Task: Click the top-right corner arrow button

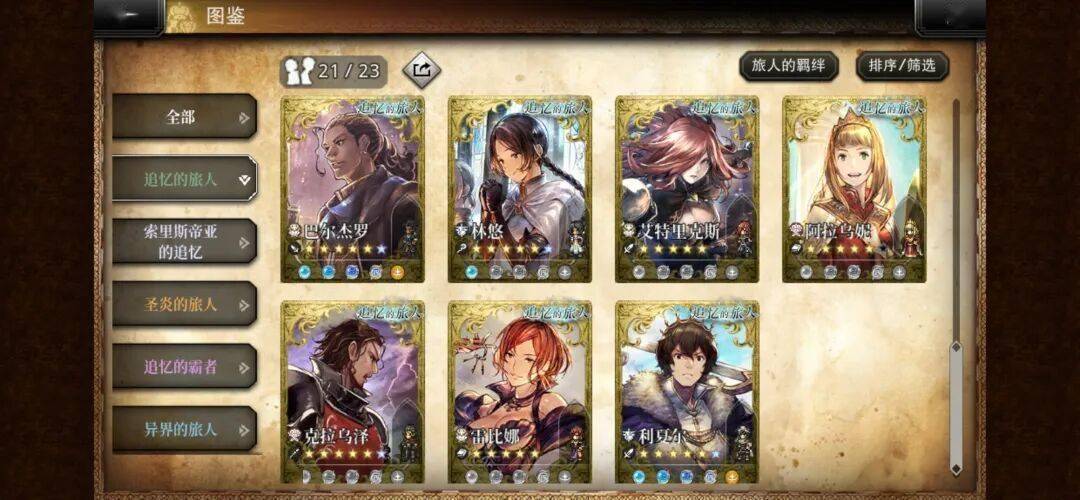Action: [950, 15]
